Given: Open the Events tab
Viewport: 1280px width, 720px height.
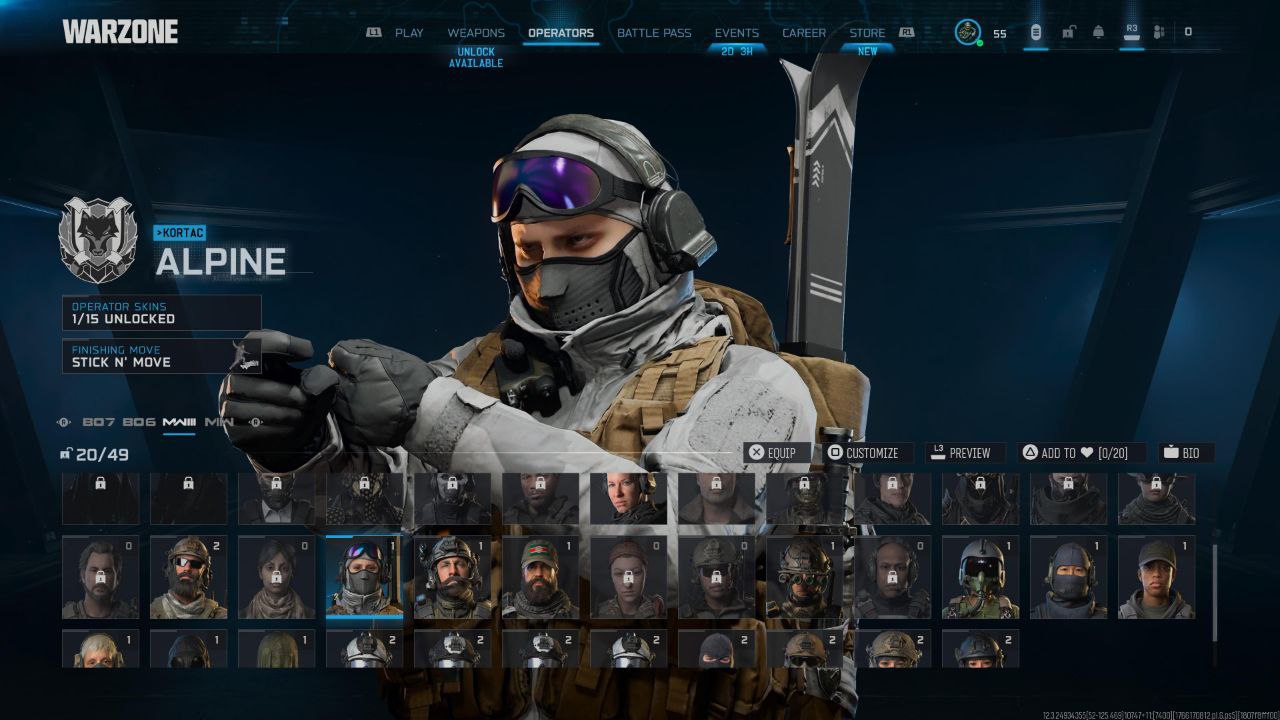Looking at the screenshot, I should tap(736, 33).
